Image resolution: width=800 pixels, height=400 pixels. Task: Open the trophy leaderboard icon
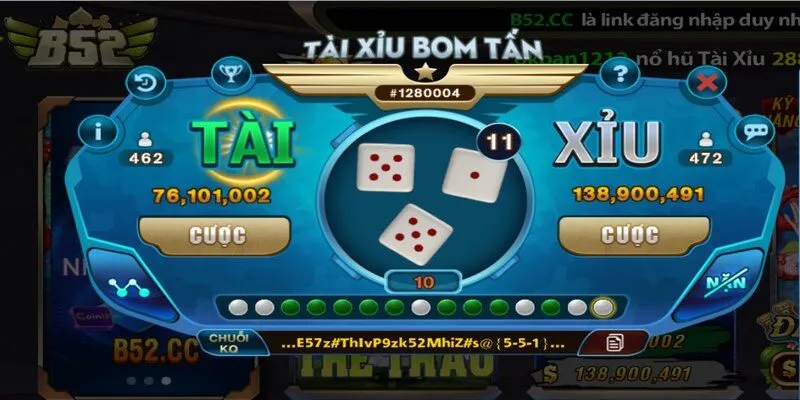[229, 72]
